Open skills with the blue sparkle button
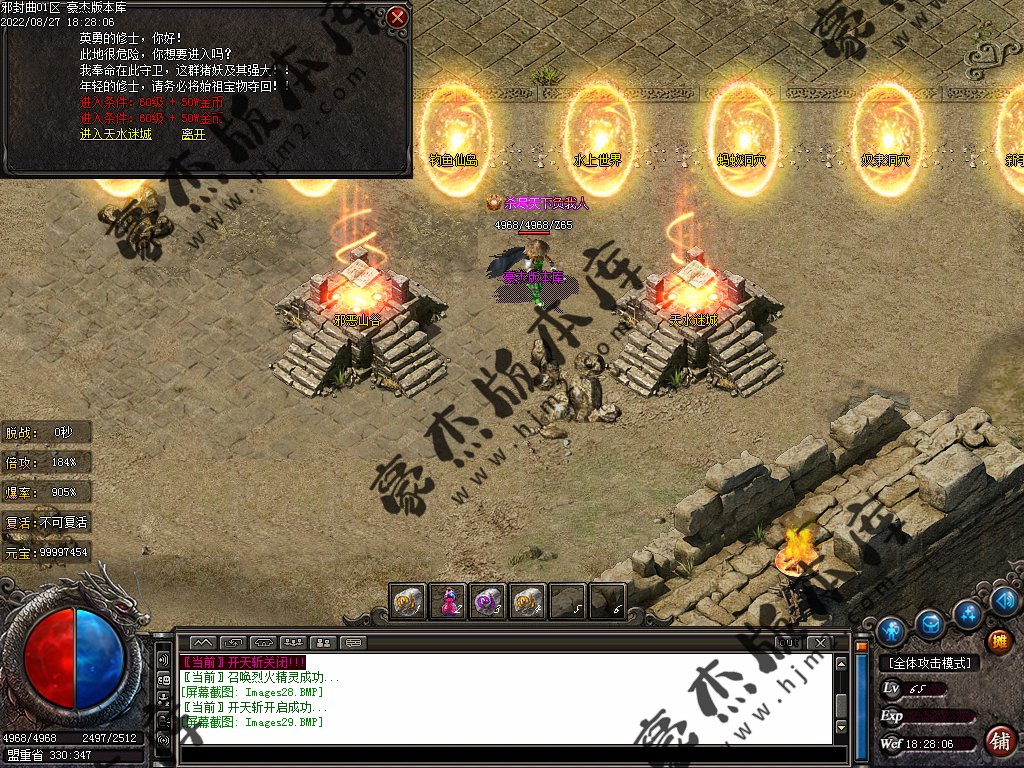Viewport: 1024px width, 768px height. point(966,613)
